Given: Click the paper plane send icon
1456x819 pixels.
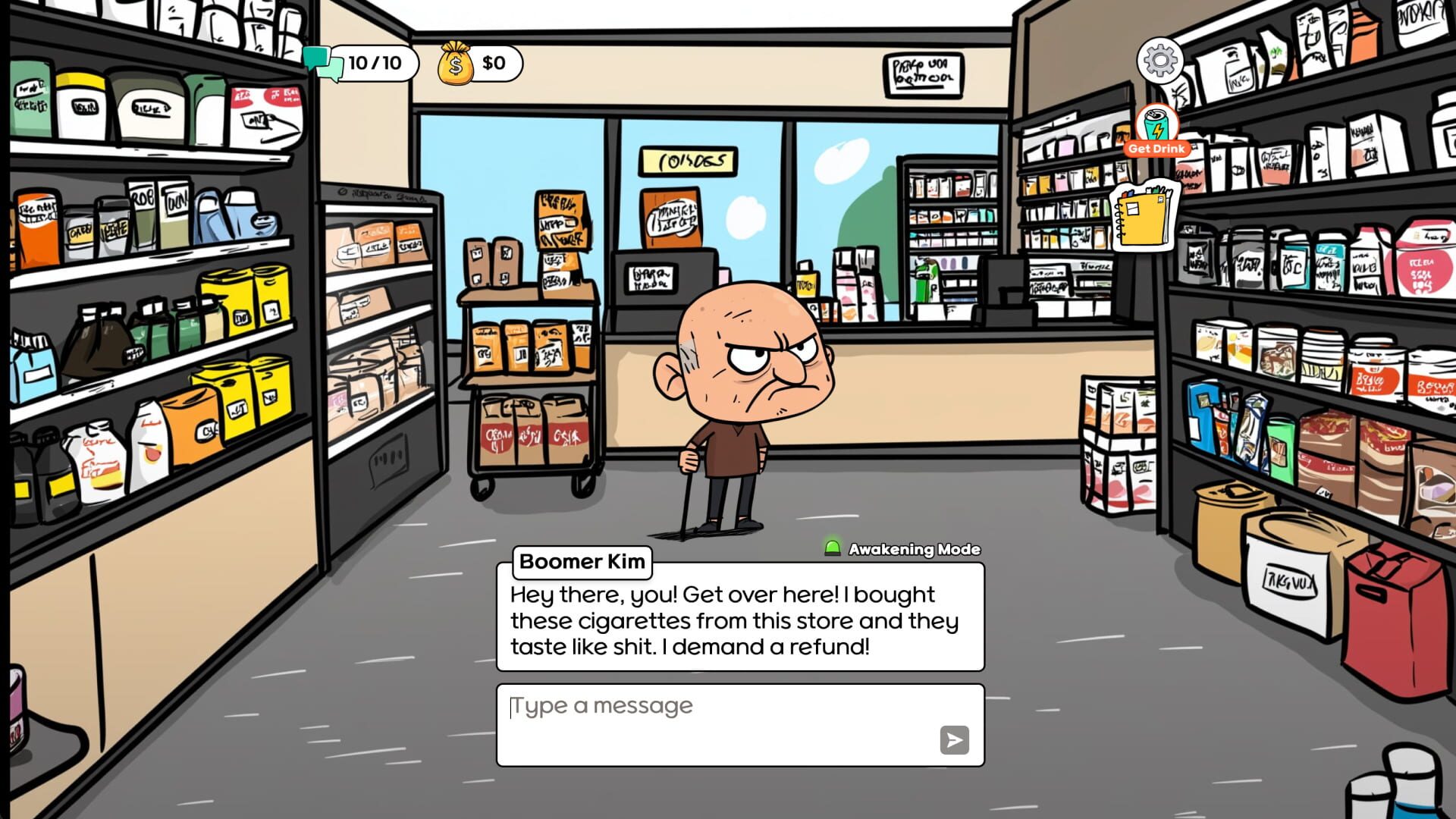Looking at the screenshot, I should (x=955, y=741).
